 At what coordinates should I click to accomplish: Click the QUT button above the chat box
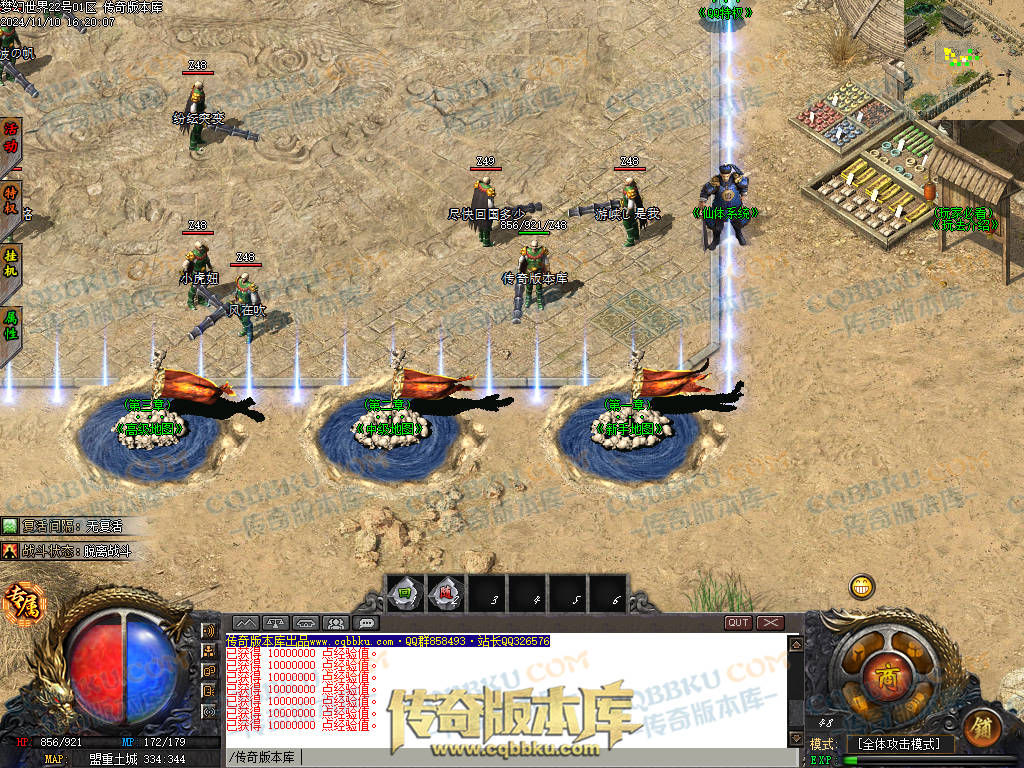coord(738,622)
